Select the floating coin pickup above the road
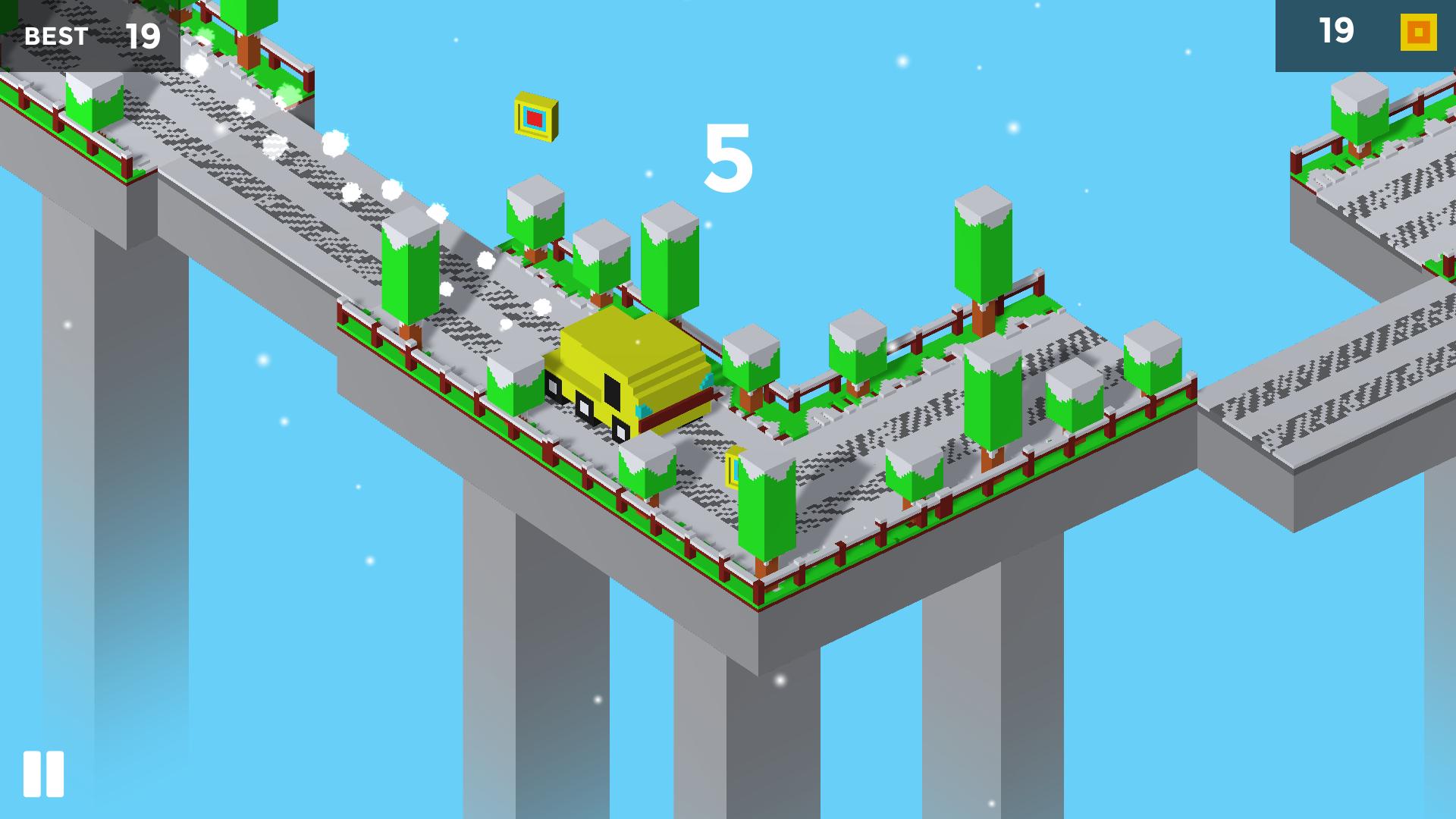This screenshot has width=1456, height=819. click(535, 118)
